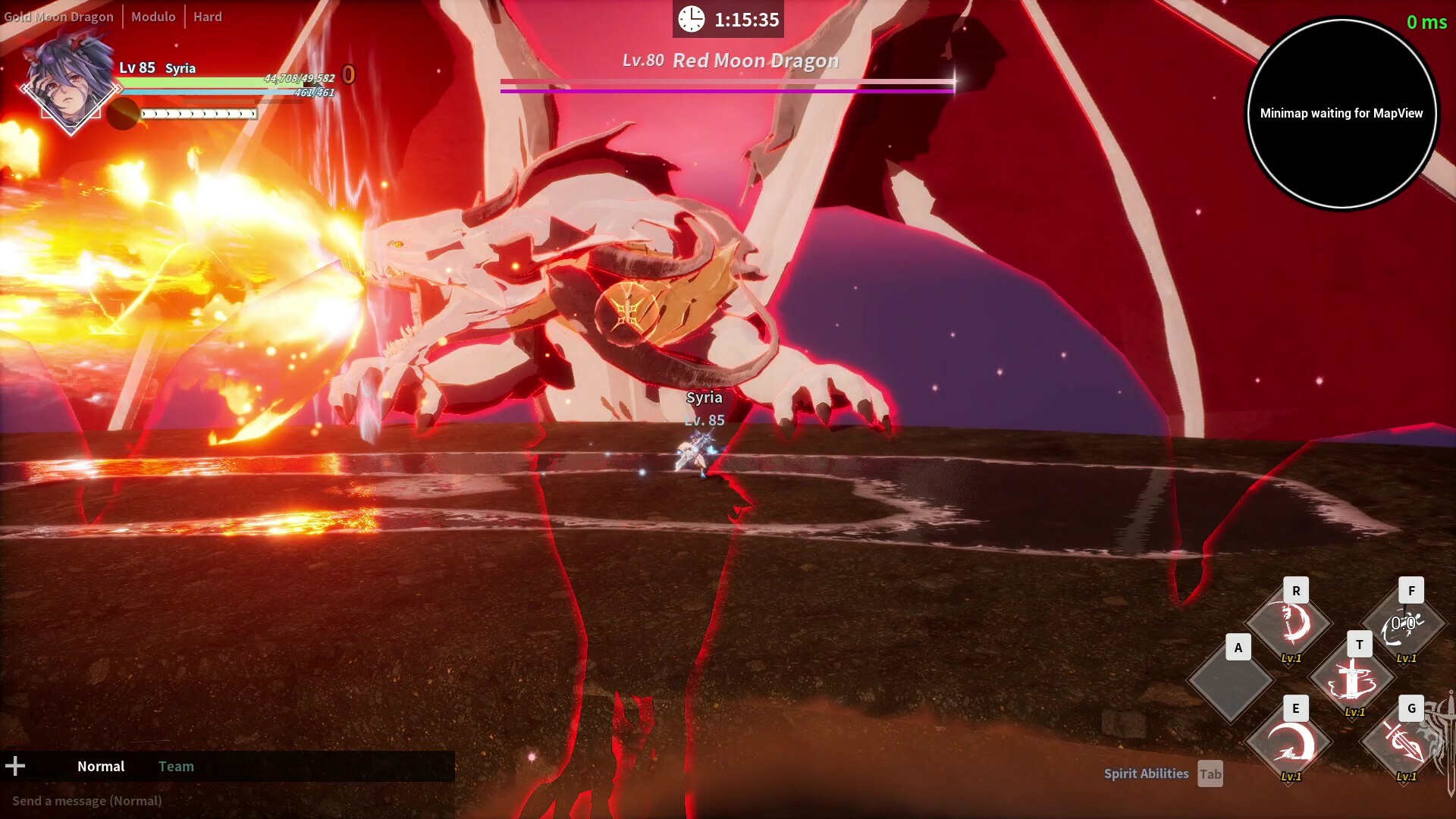Image resolution: width=1456 pixels, height=819 pixels.
Task: Click the plus button beside chat tabs
Action: (15, 766)
